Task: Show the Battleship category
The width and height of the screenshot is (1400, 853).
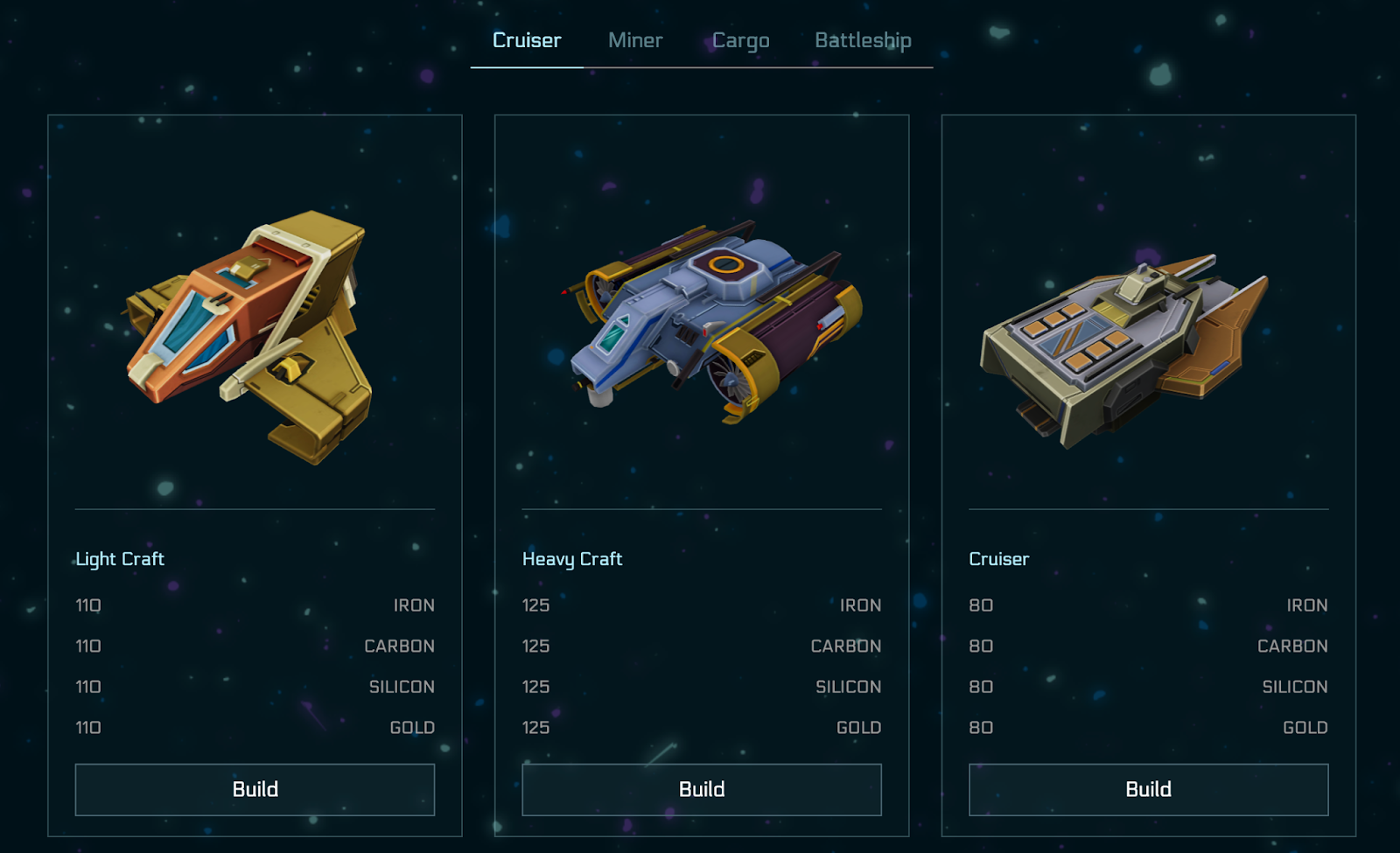Action: click(863, 40)
